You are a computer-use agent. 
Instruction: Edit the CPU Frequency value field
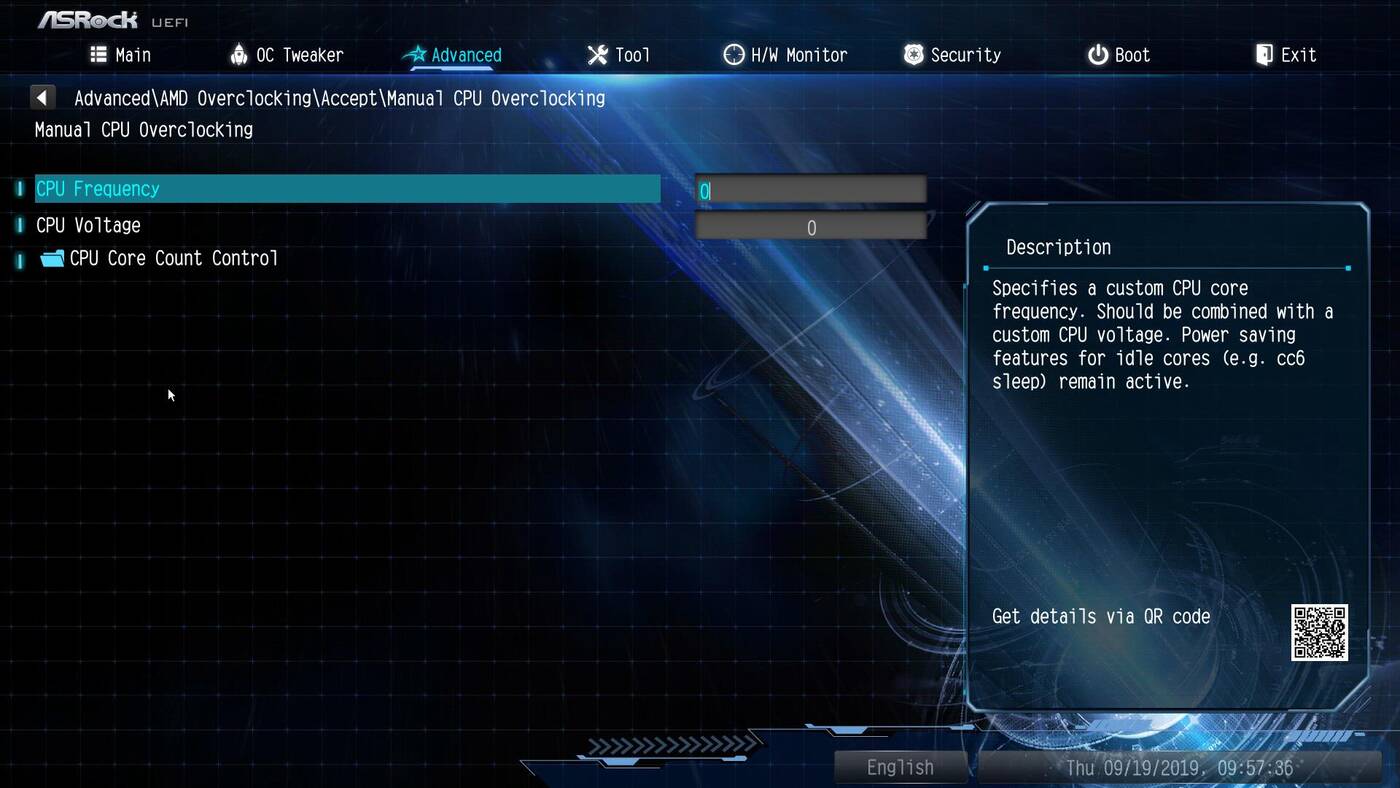(811, 190)
